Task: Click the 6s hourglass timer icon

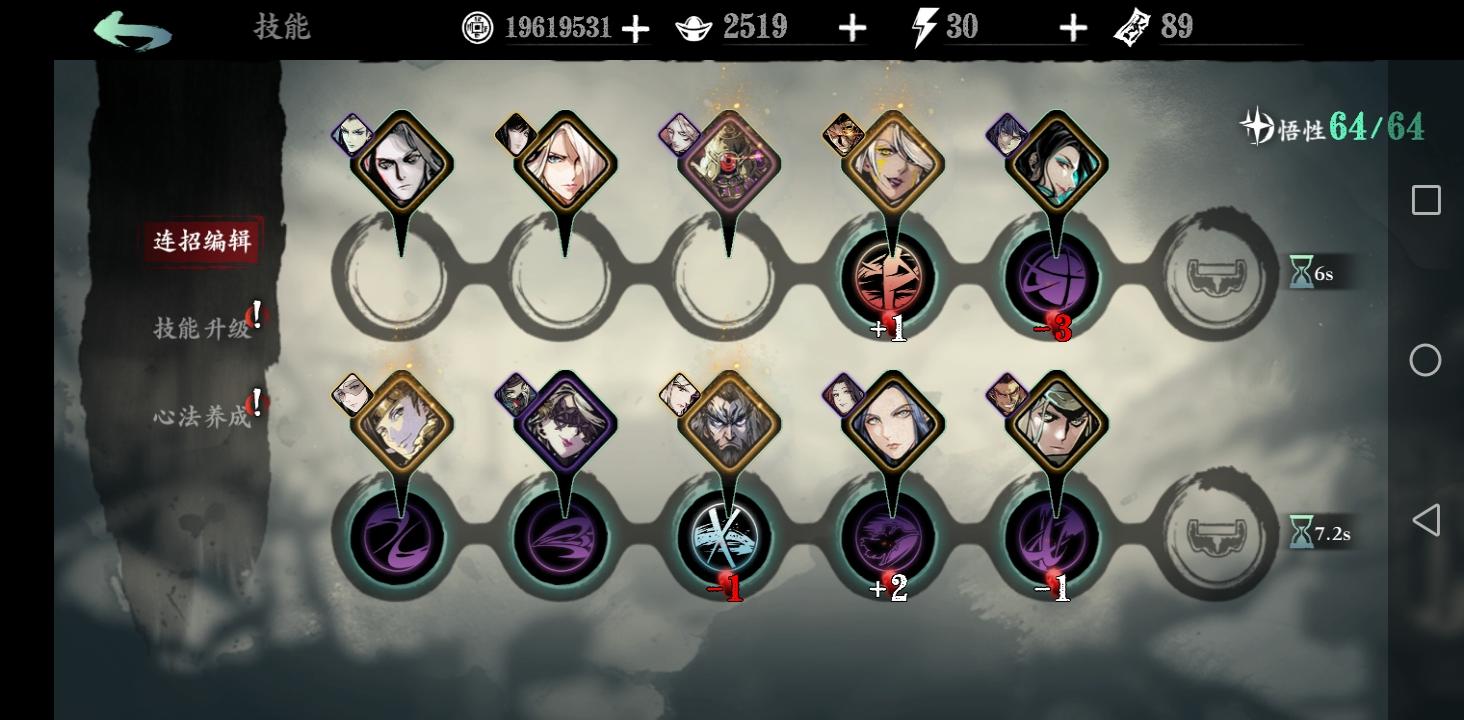Action: point(1301,271)
